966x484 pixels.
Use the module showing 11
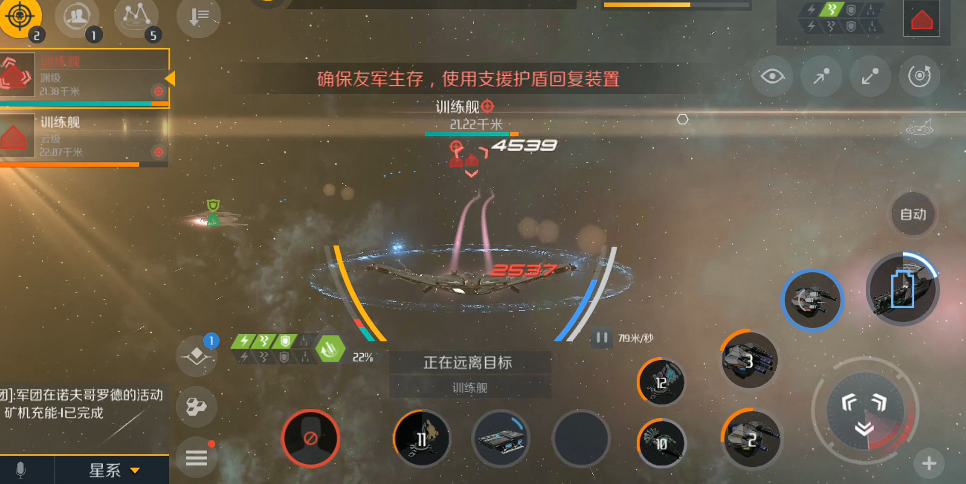(422, 438)
